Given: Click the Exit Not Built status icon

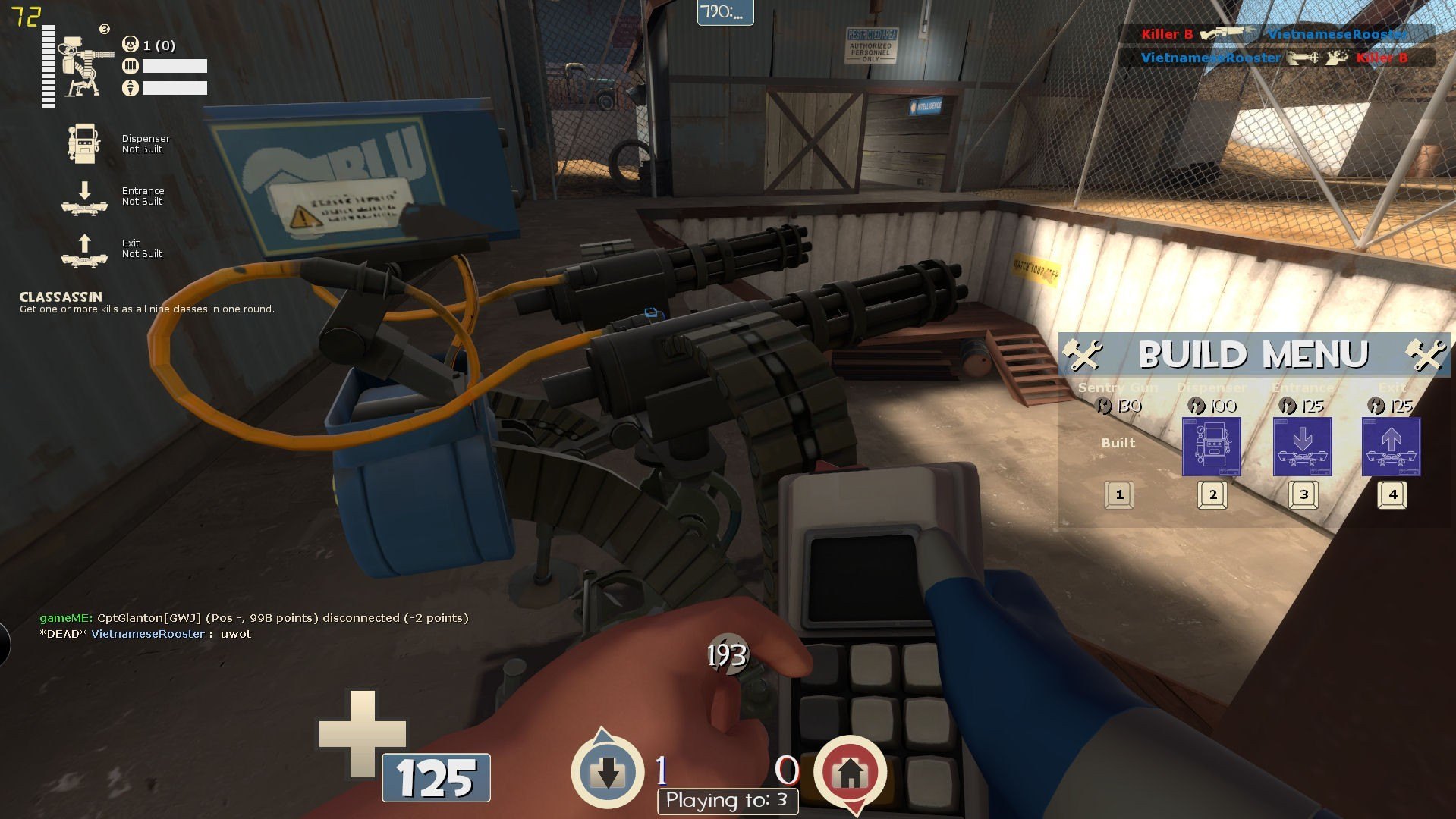Looking at the screenshot, I should [84, 250].
